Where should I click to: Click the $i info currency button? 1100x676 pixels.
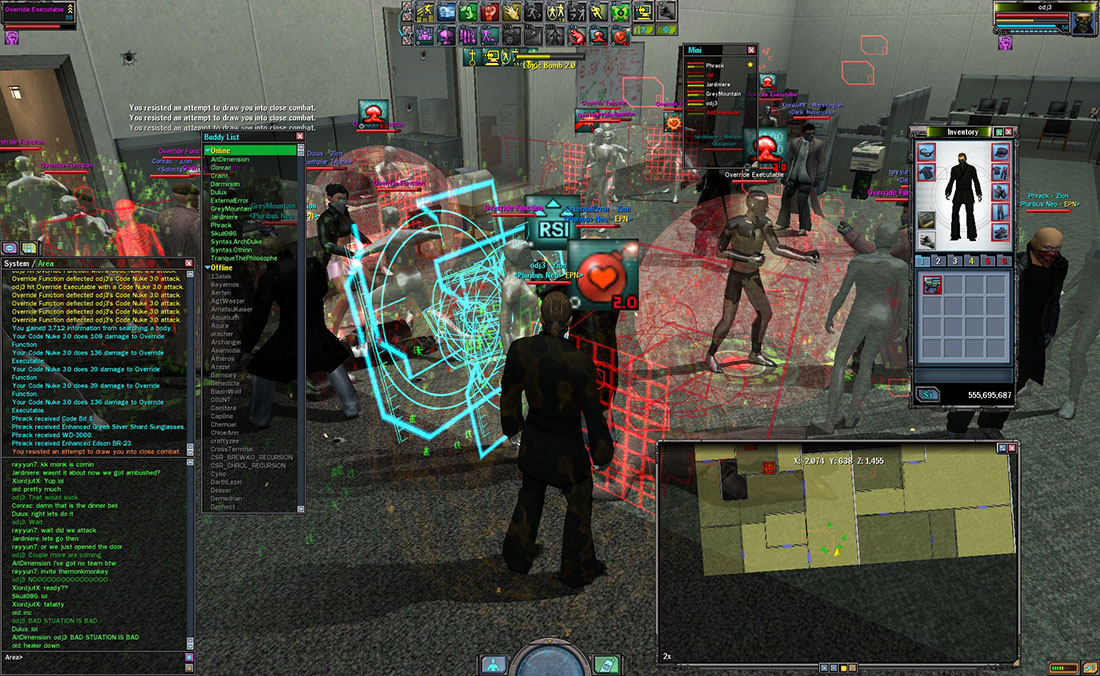928,395
